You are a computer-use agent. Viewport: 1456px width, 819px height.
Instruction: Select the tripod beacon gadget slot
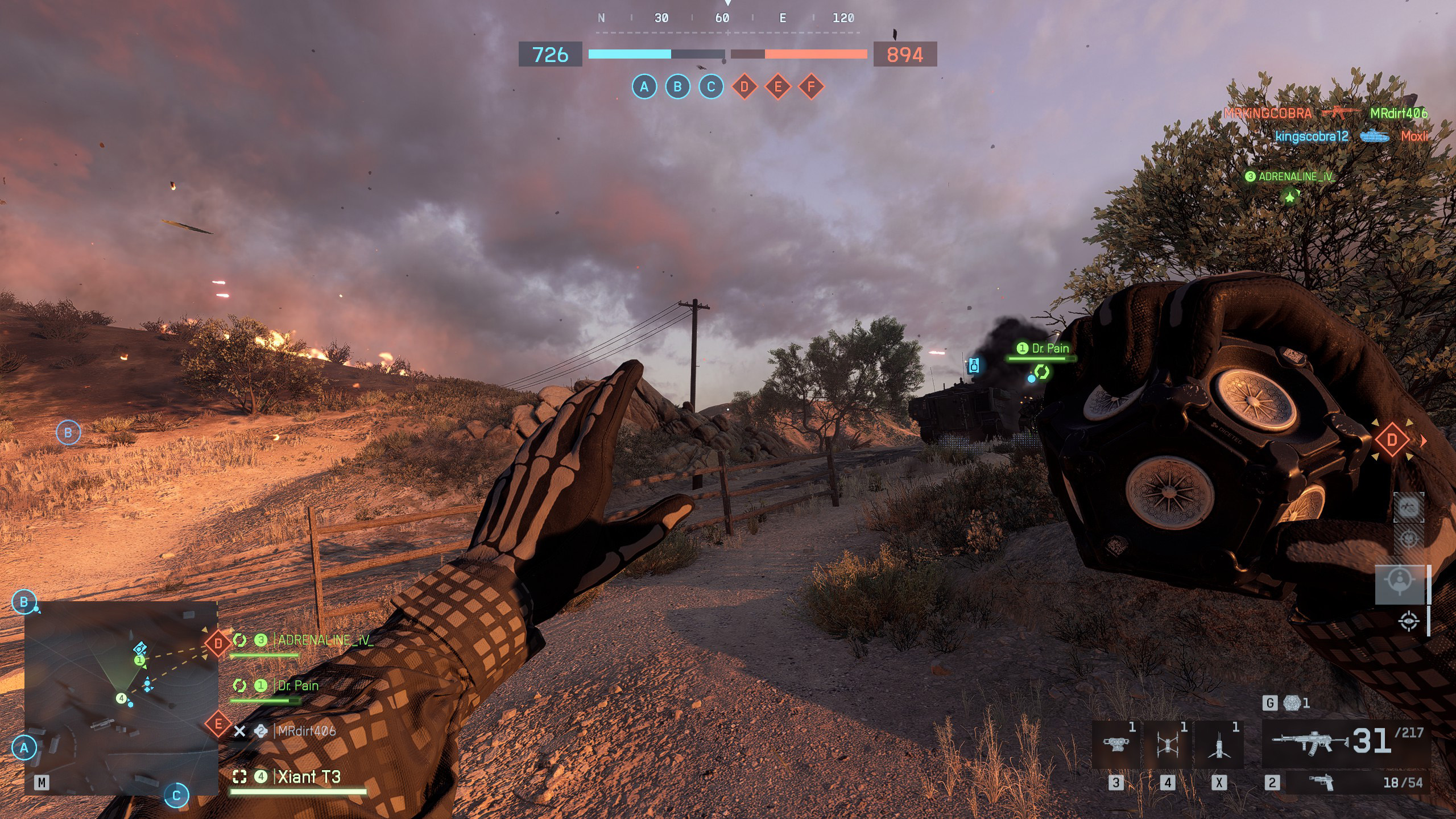pyautogui.click(x=1218, y=745)
